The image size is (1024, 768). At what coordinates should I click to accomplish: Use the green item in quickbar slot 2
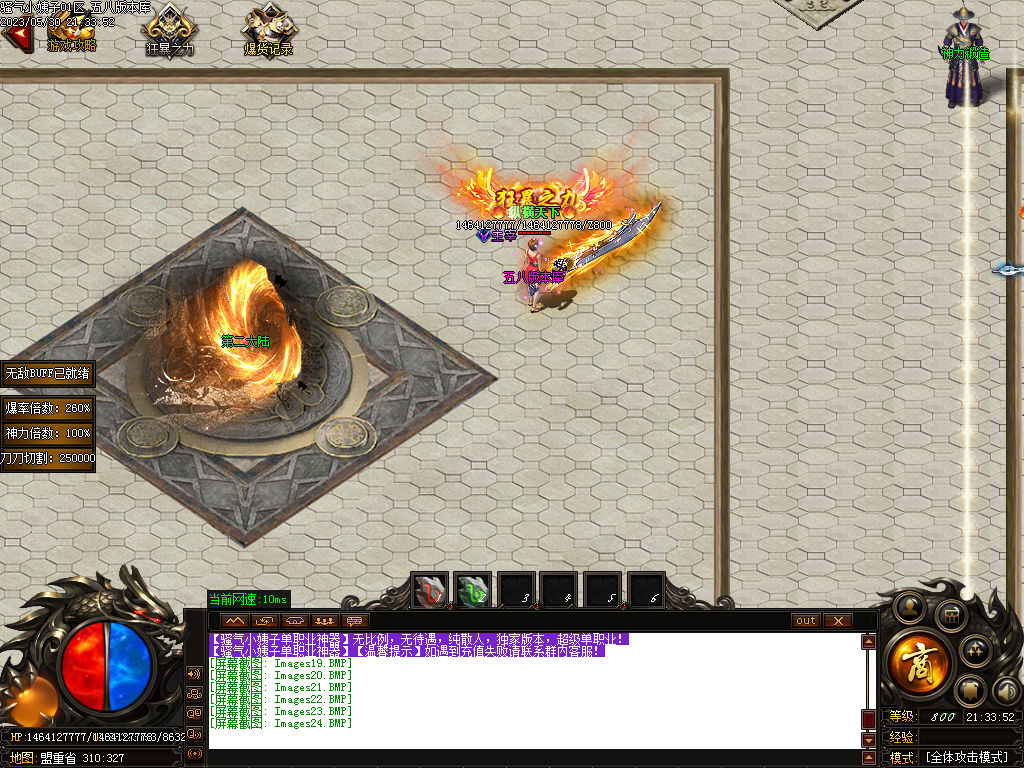pos(472,591)
